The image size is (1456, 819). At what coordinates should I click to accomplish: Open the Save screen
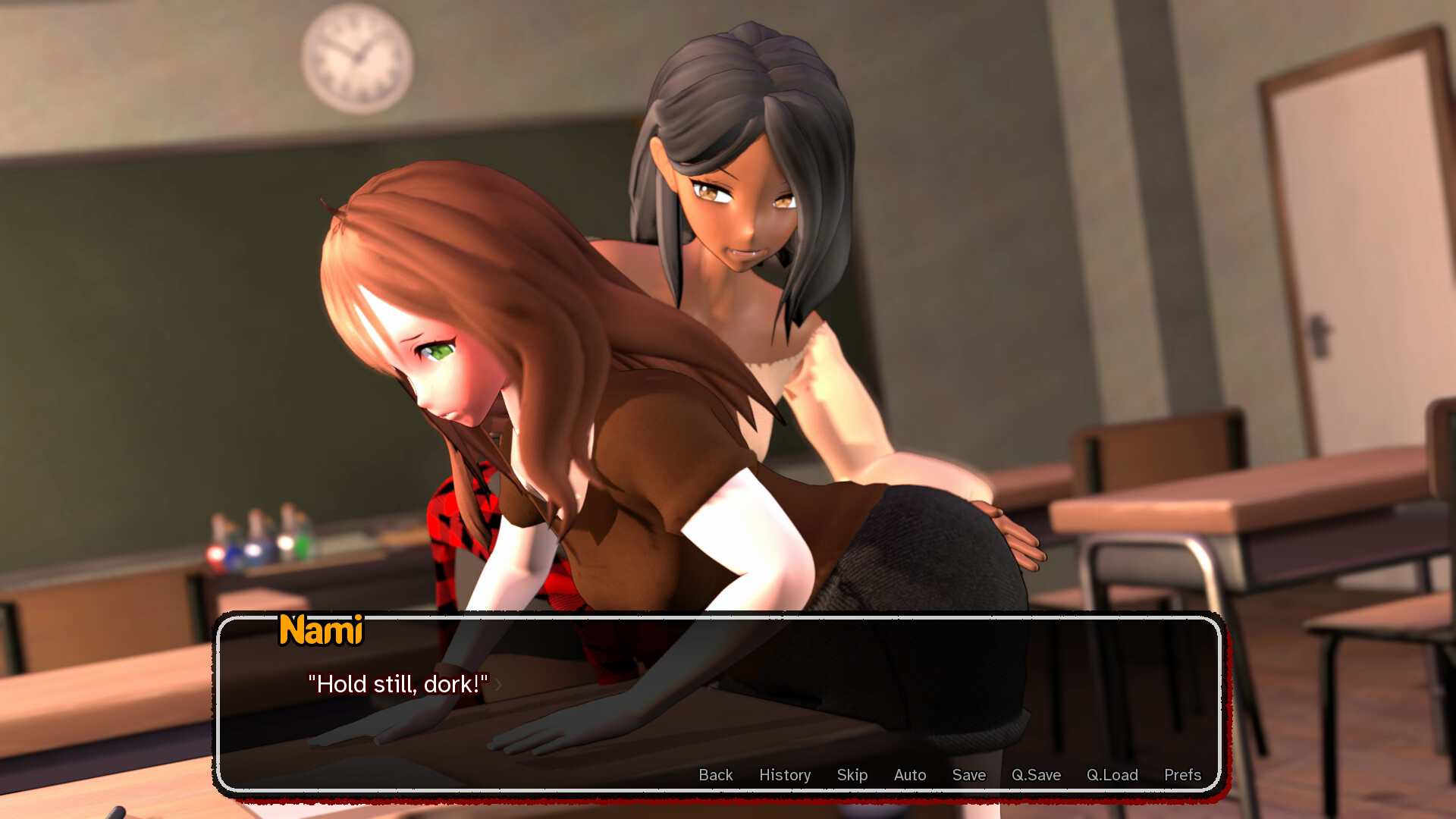pos(968,775)
